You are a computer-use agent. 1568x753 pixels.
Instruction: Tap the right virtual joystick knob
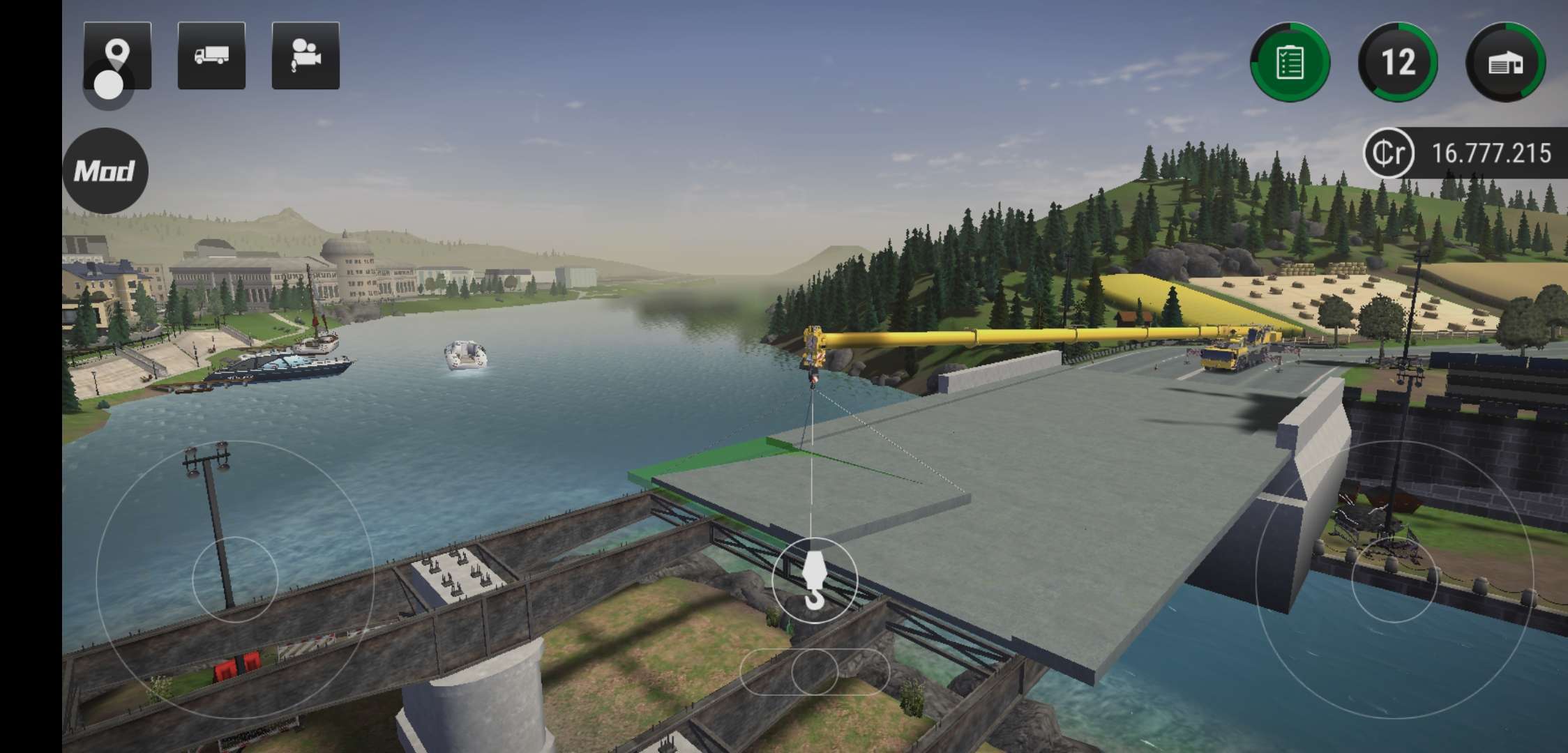coord(1394,579)
